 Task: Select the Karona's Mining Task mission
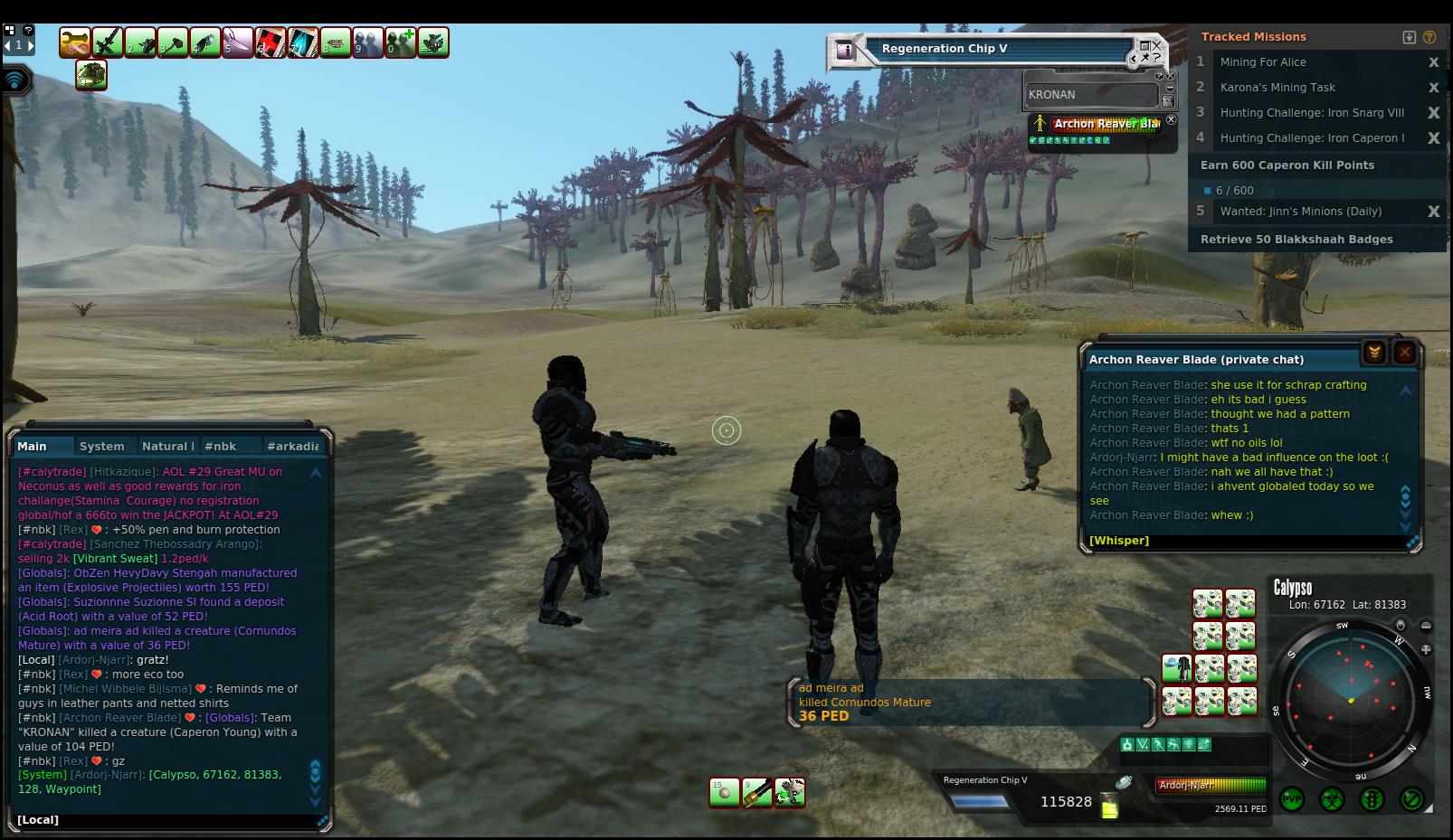click(x=1277, y=88)
